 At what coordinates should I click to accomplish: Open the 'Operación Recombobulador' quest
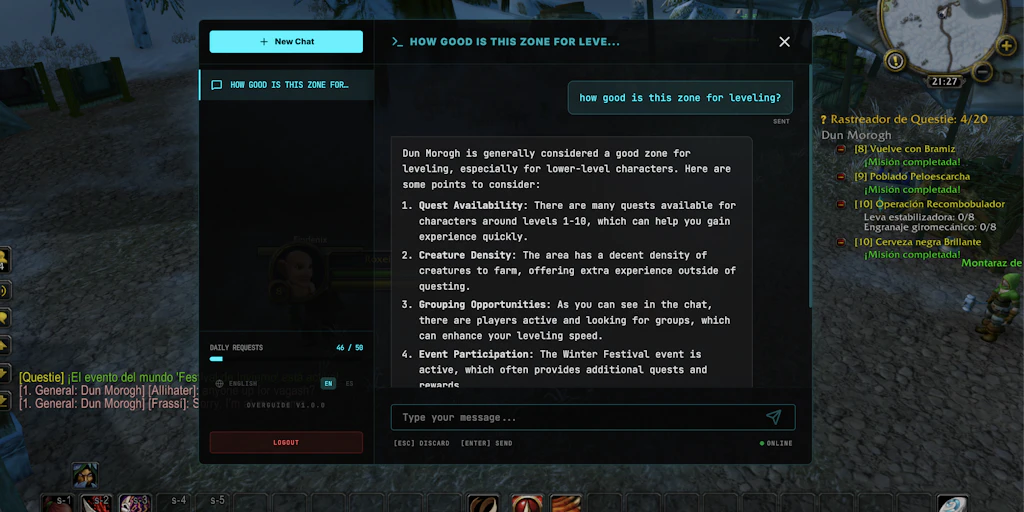(x=929, y=204)
